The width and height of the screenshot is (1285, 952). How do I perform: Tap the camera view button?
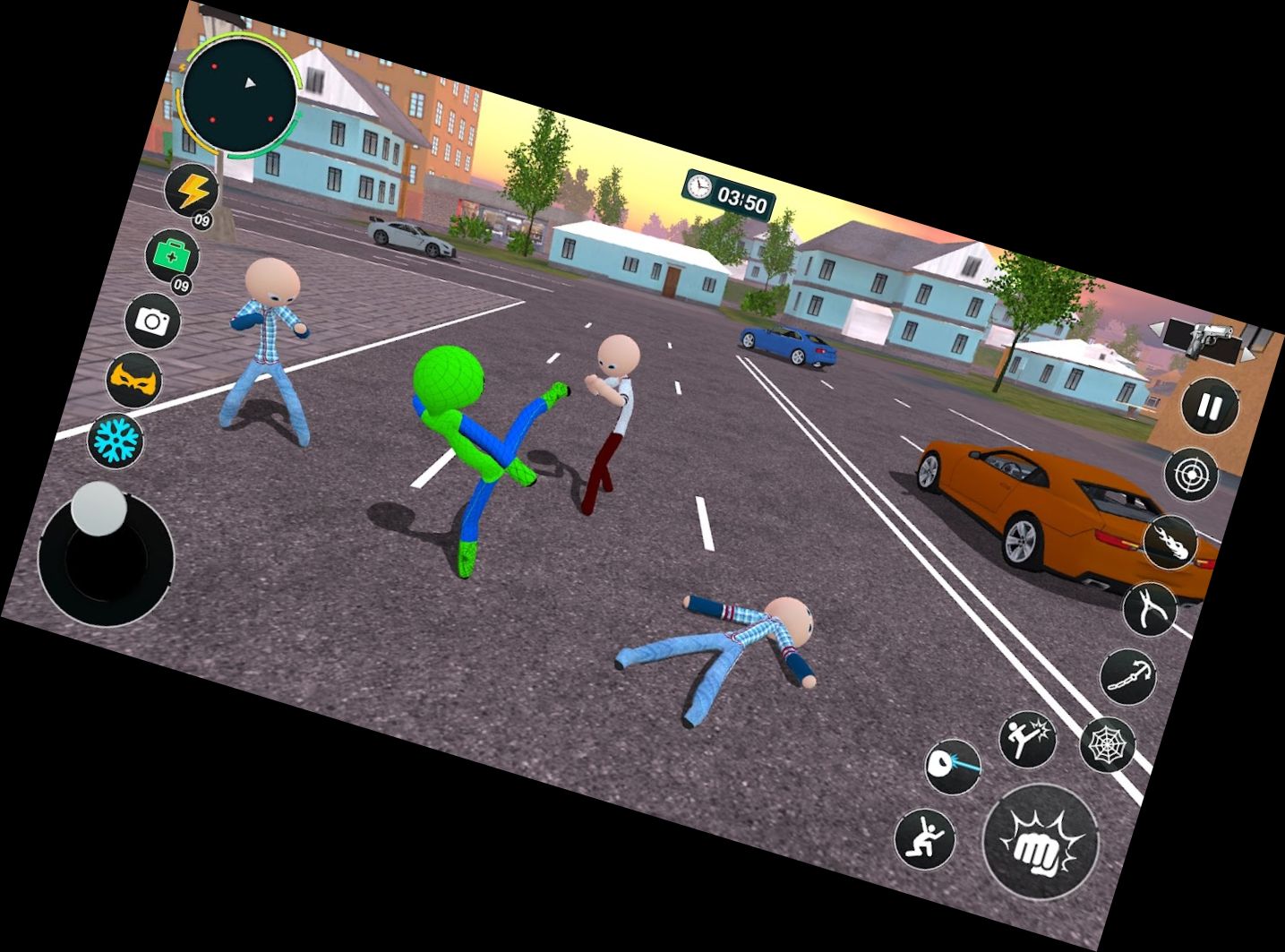pyautogui.click(x=152, y=320)
